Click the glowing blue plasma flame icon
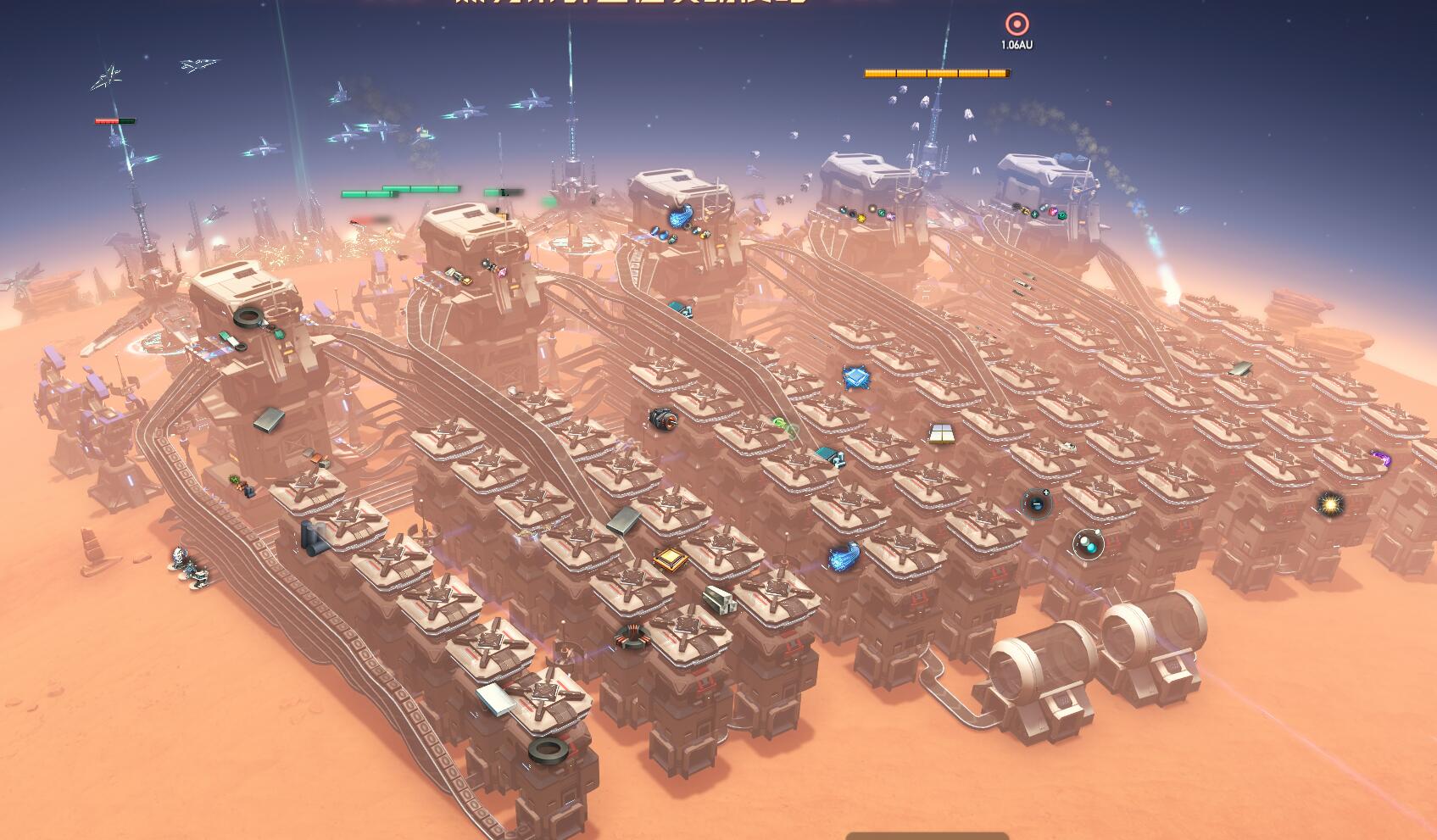This screenshot has width=1437, height=840. click(843, 557)
